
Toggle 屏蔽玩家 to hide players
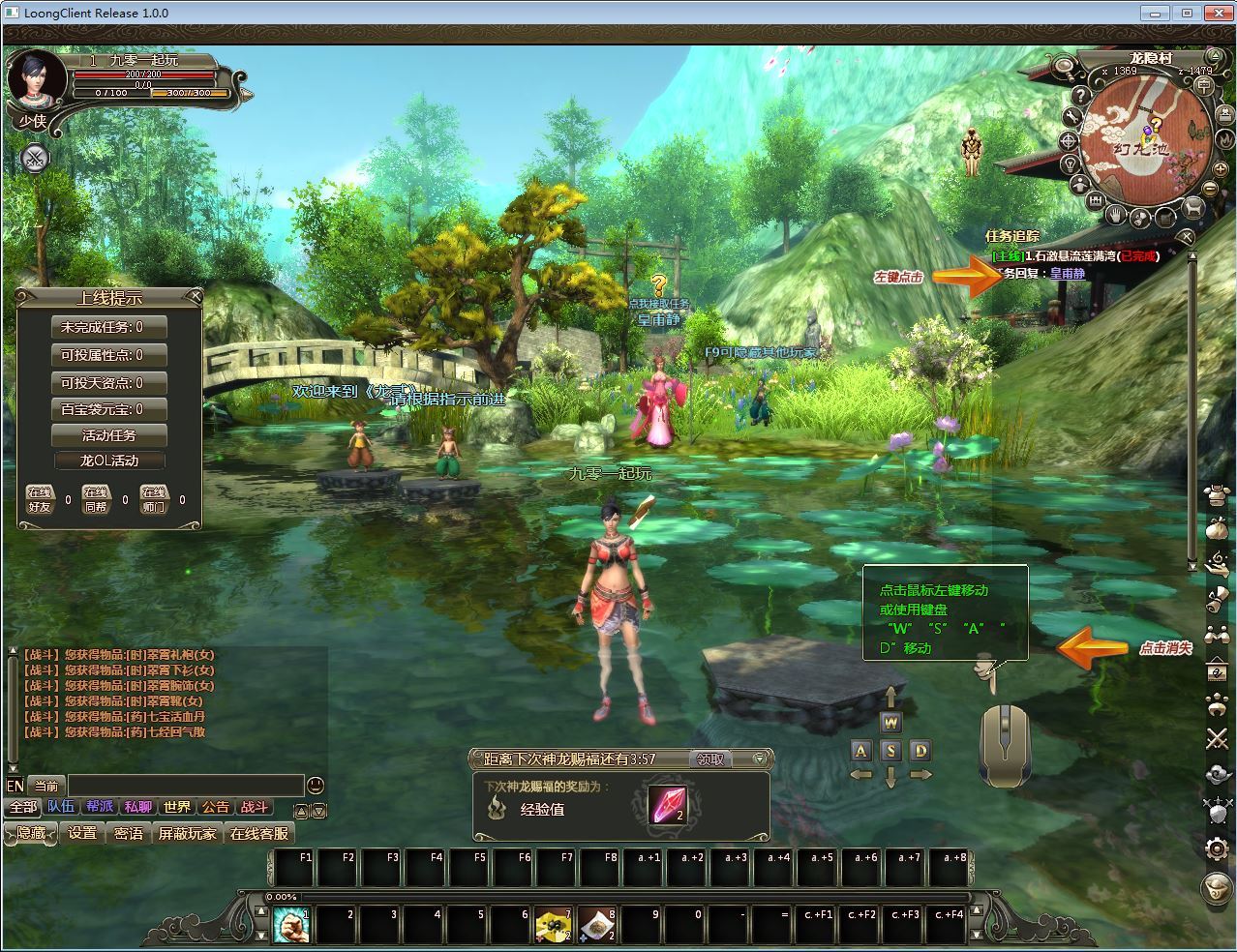pos(187,833)
